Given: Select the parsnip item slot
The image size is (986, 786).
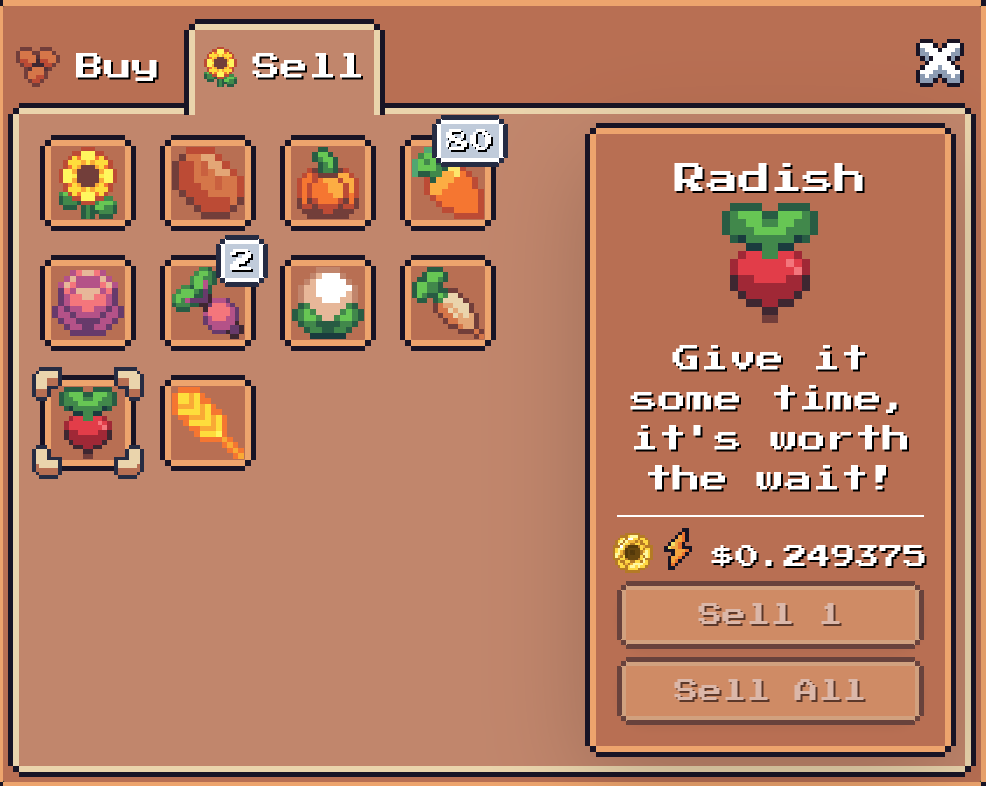Looking at the screenshot, I should [x=448, y=303].
